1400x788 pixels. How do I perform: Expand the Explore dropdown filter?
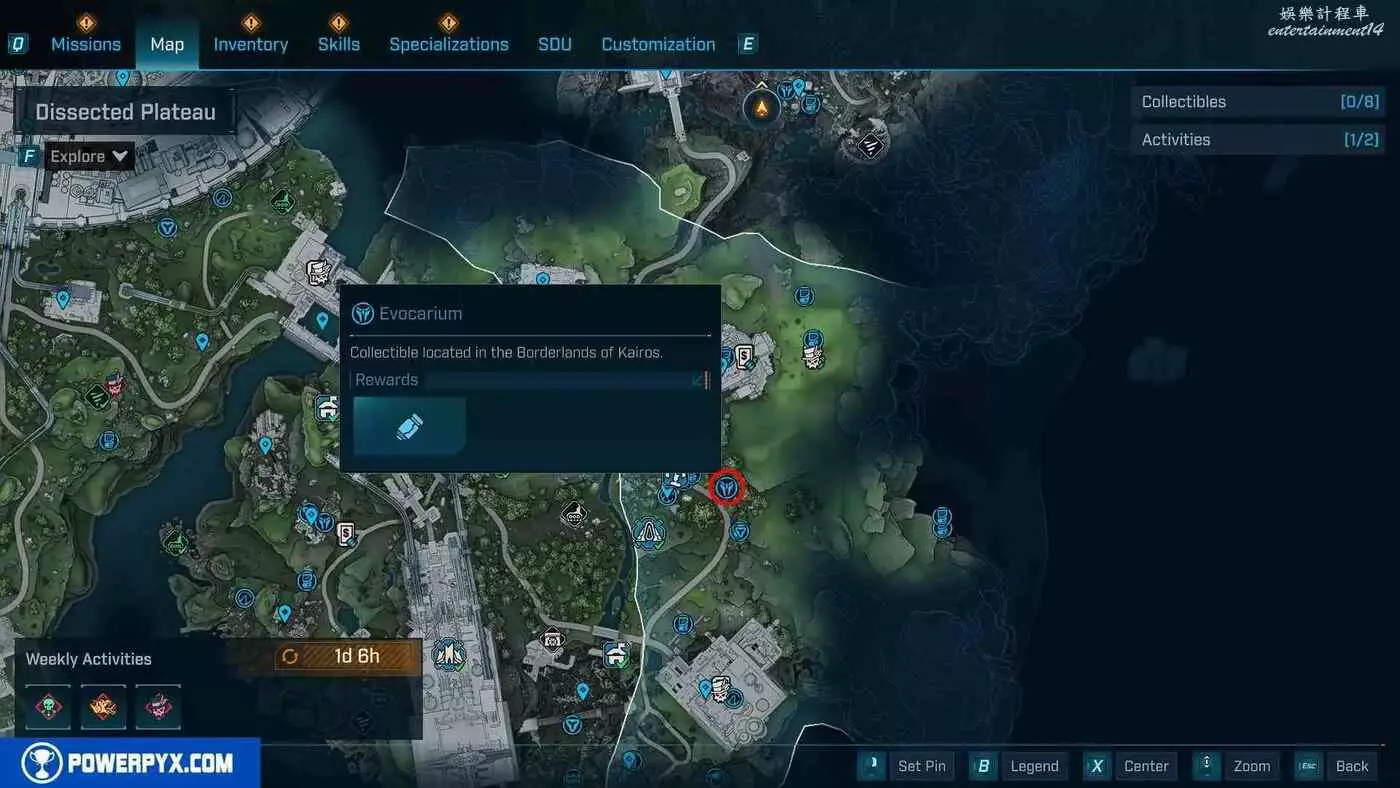(x=90, y=156)
